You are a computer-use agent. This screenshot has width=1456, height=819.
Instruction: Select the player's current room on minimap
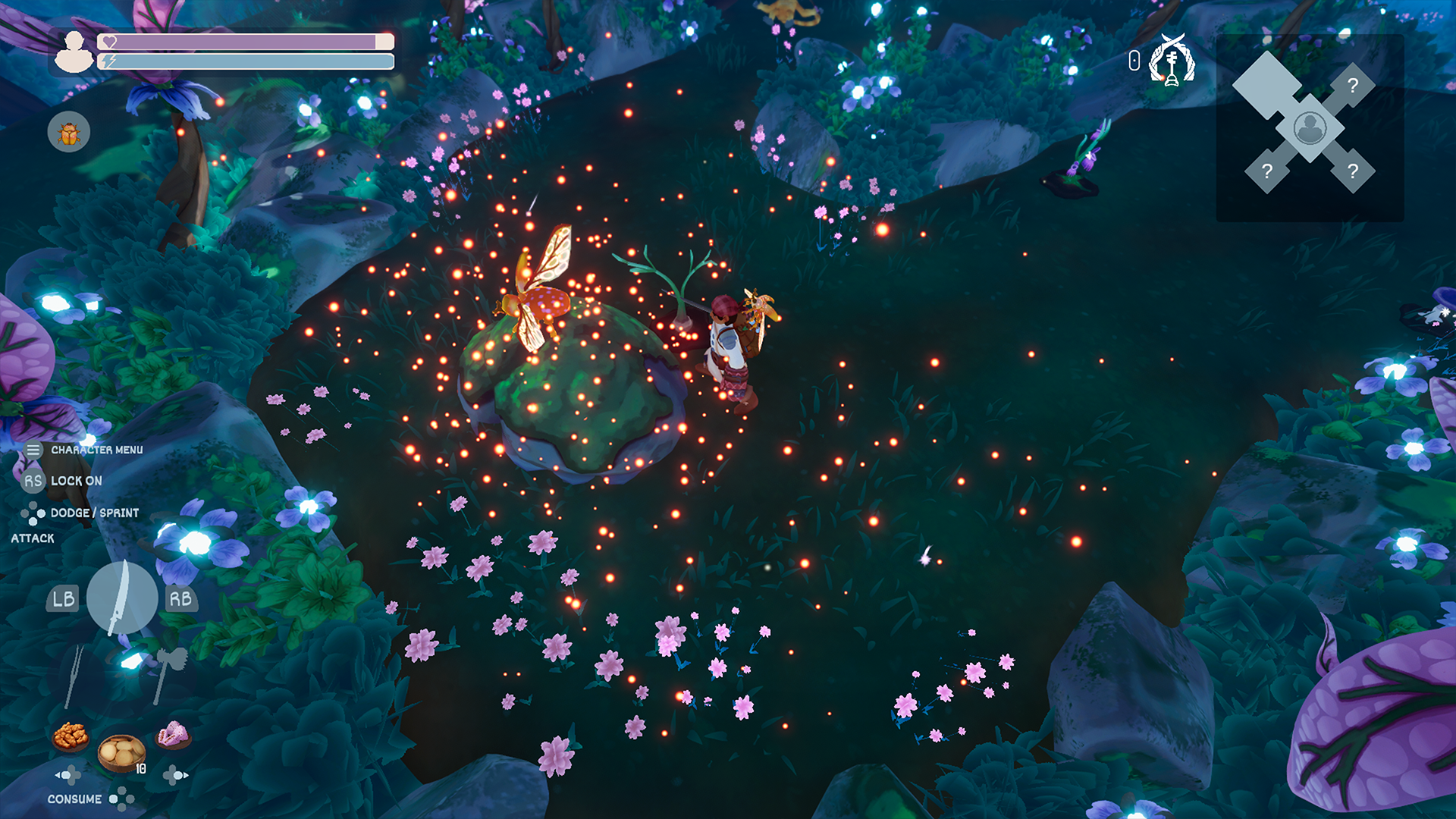pyautogui.click(x=1310, y=128)
